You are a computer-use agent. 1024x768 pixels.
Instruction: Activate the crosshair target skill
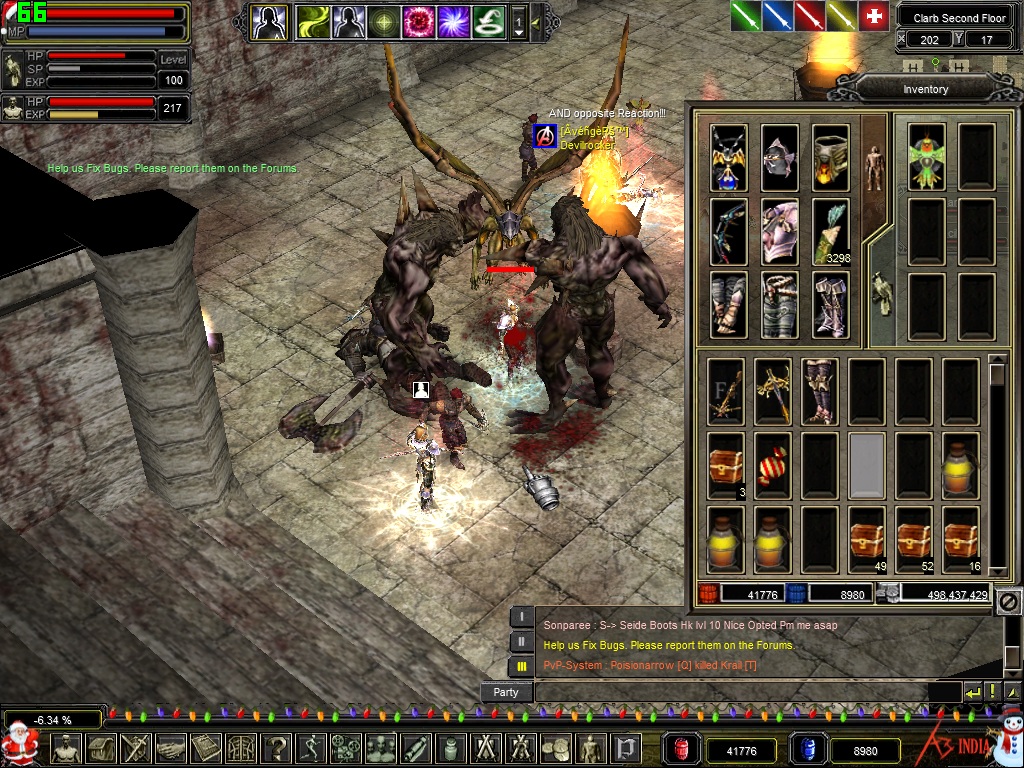point(384,21)
